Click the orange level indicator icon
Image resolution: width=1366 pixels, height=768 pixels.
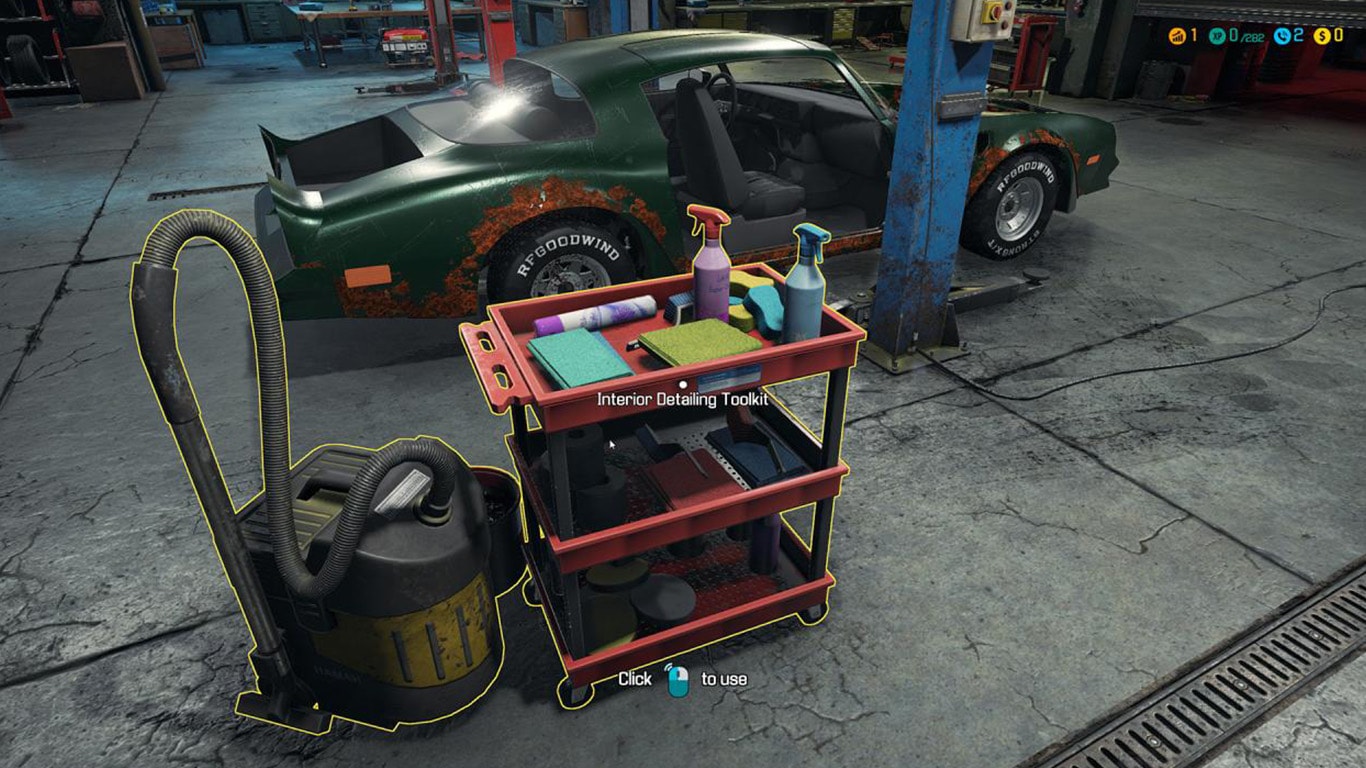point(1177,35)
